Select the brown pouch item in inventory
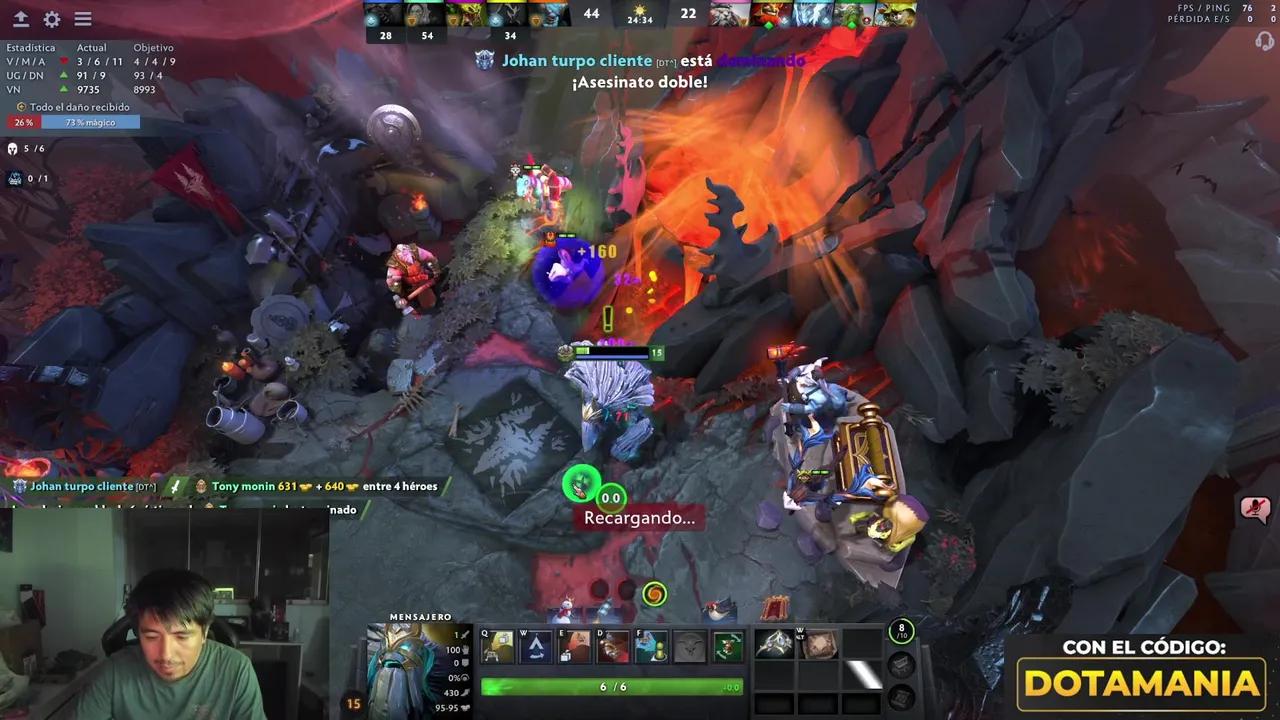The height and width of the screenshot is (720, 1280). (819, 644)
